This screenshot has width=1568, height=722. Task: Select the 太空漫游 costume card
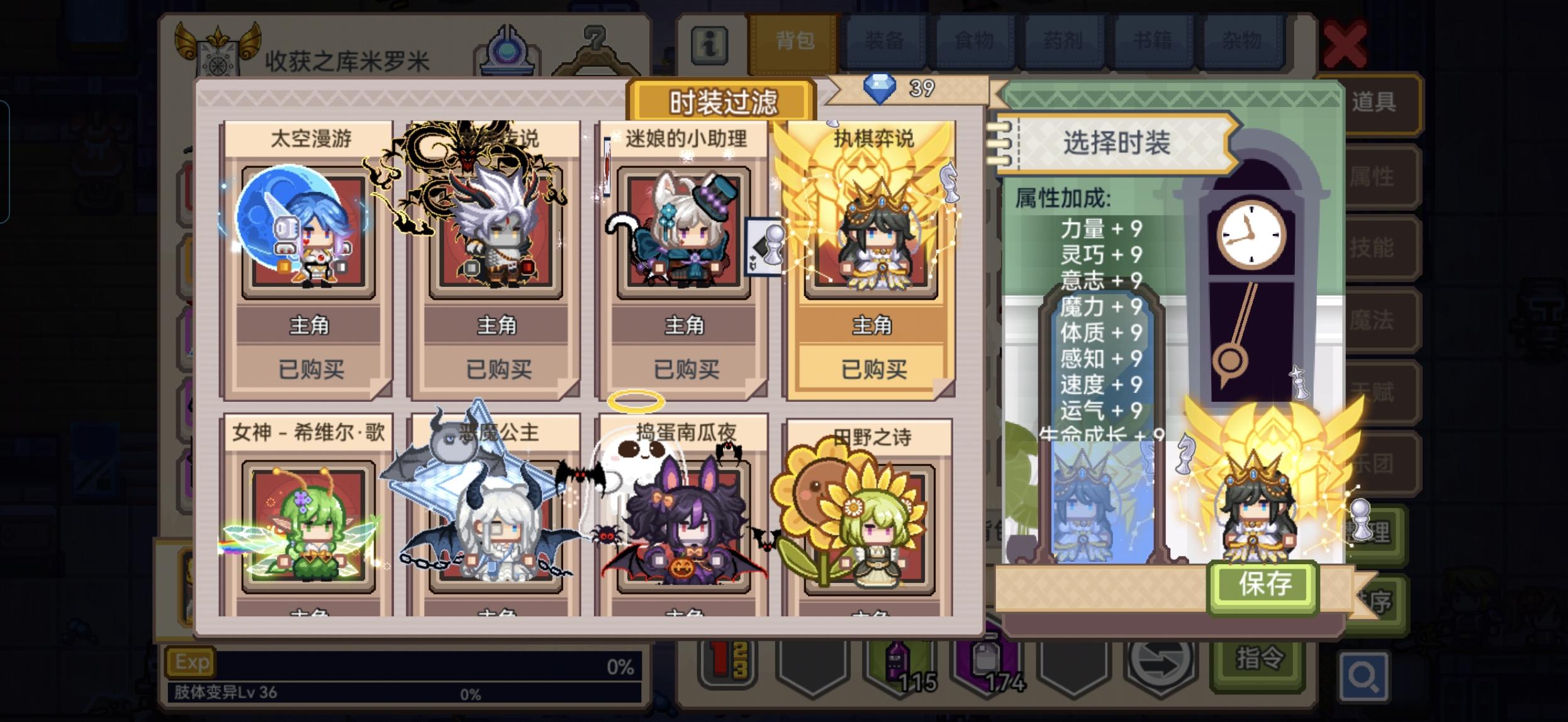[303, 252]
